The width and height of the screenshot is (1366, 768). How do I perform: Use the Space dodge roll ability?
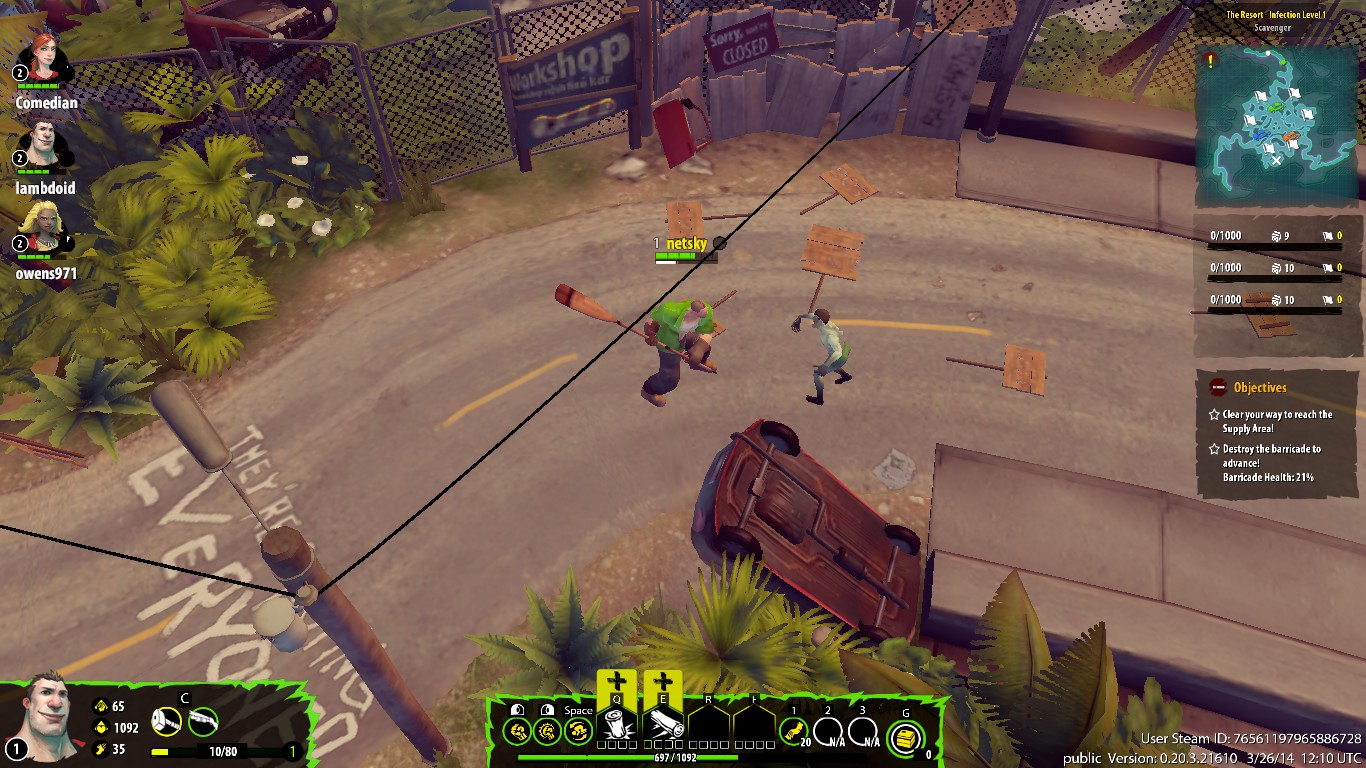pyautogui.click(x=578, y=731)
